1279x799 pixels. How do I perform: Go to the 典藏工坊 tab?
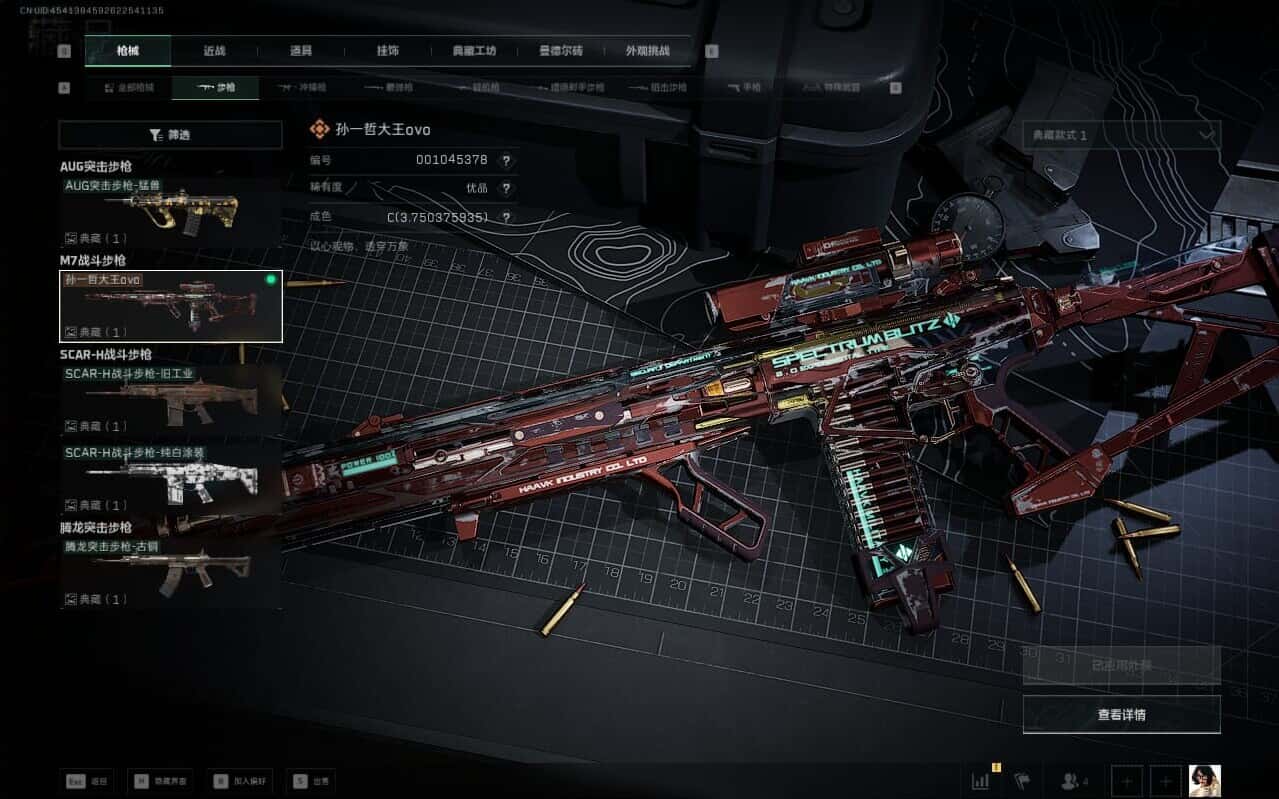click(x=474, y=51)
